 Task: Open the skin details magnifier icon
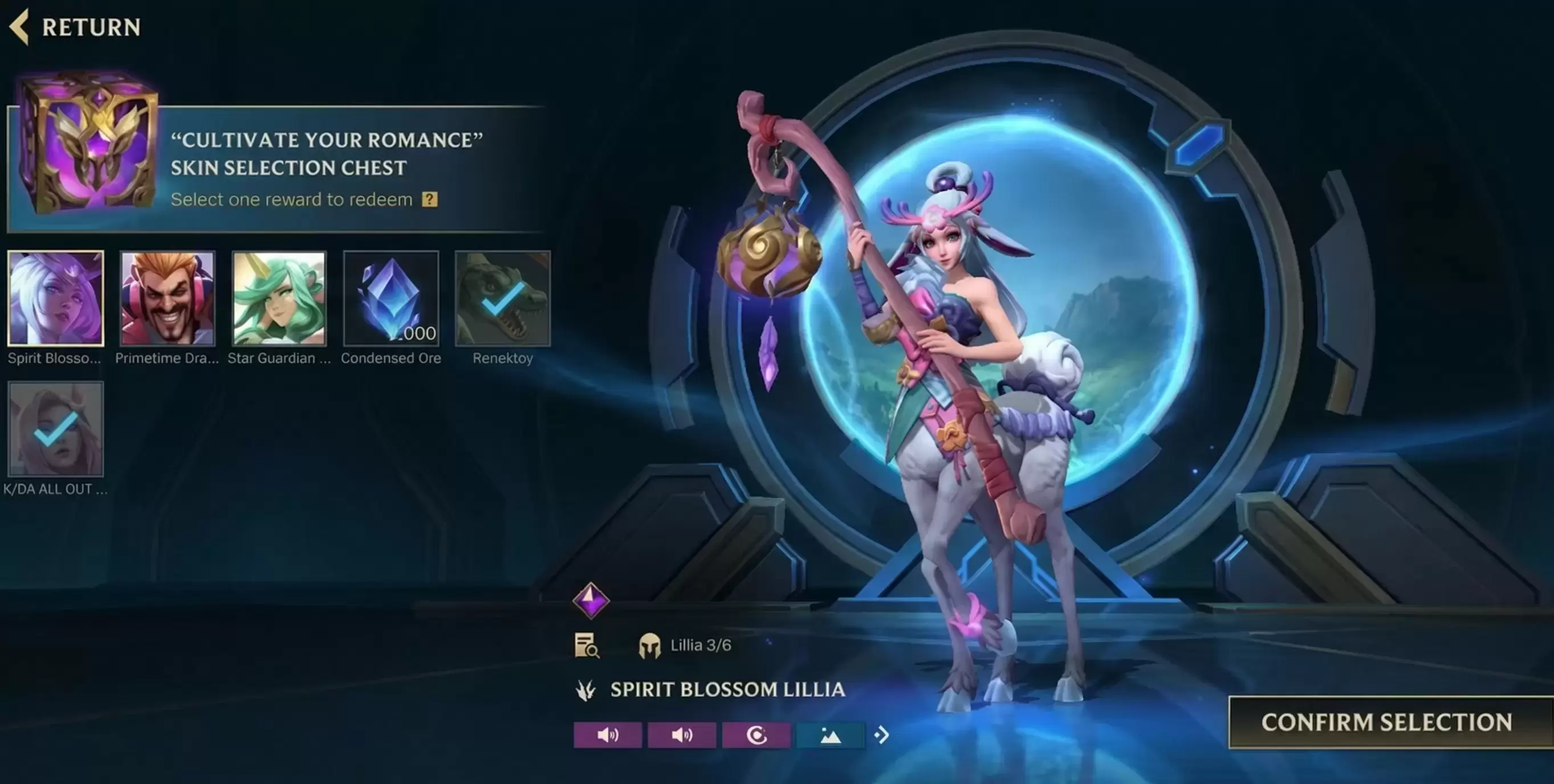pos(587,646)
